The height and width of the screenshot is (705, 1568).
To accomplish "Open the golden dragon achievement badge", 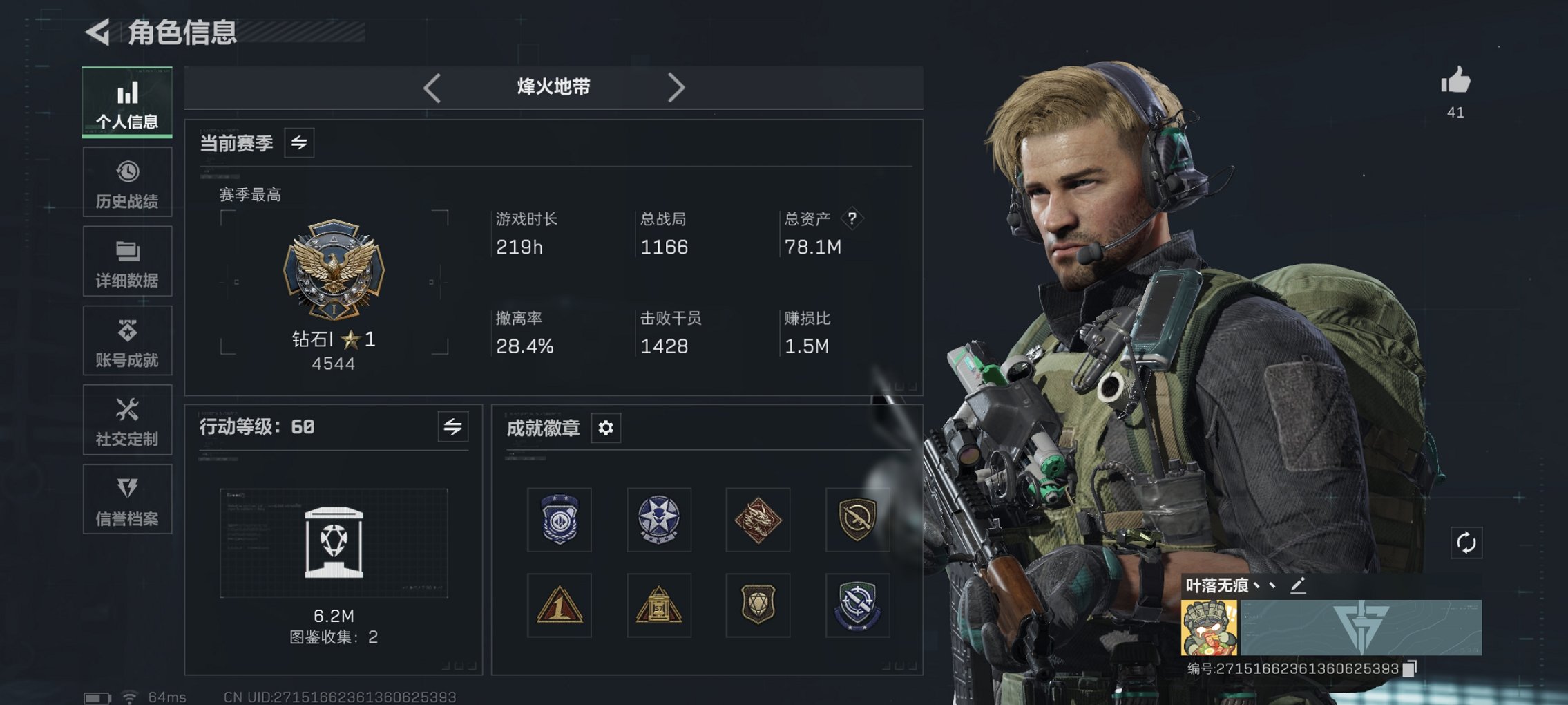I will click(758, 520).
